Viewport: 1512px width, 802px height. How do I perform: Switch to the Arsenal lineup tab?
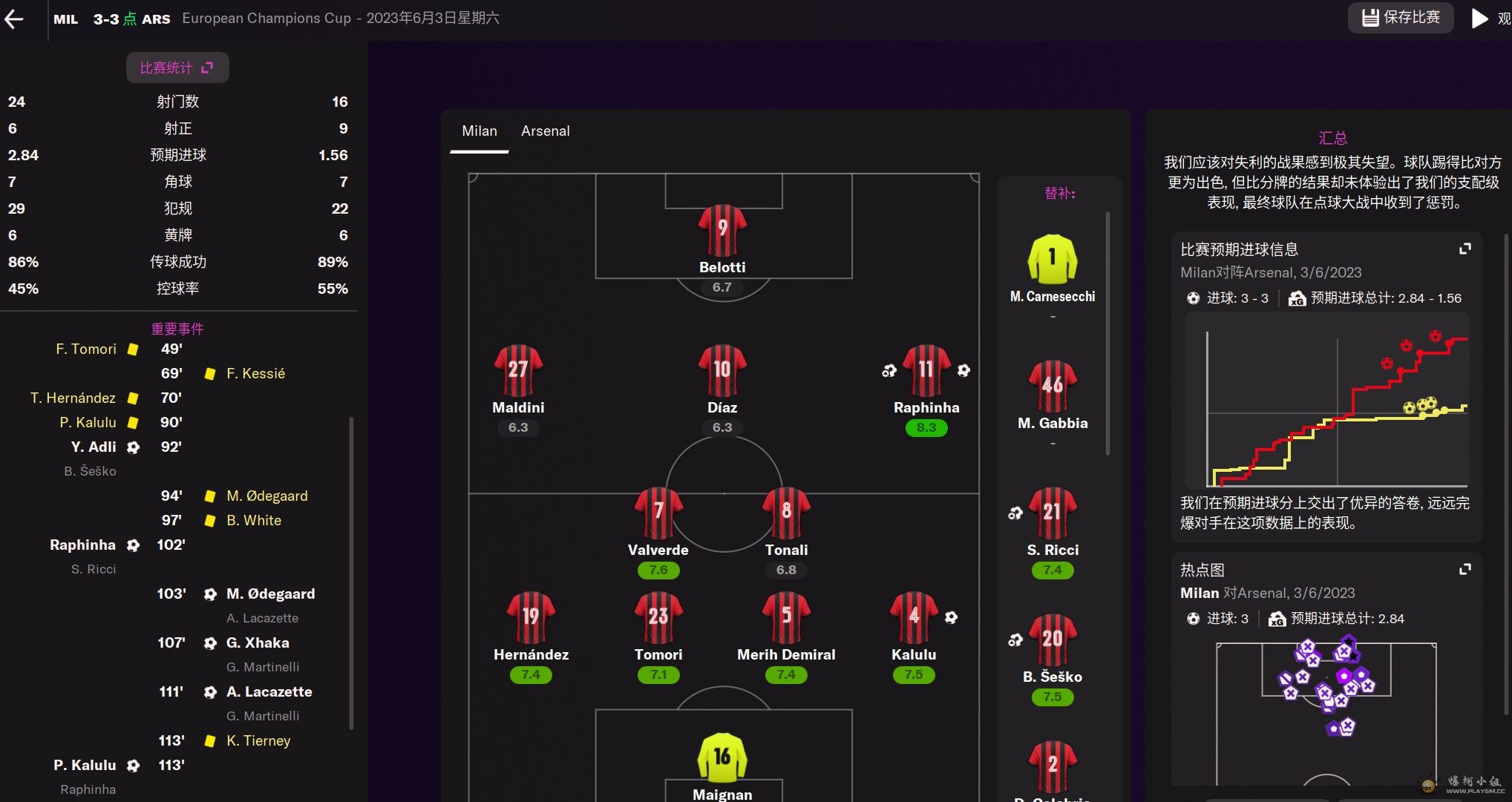(x=545, y=131)
